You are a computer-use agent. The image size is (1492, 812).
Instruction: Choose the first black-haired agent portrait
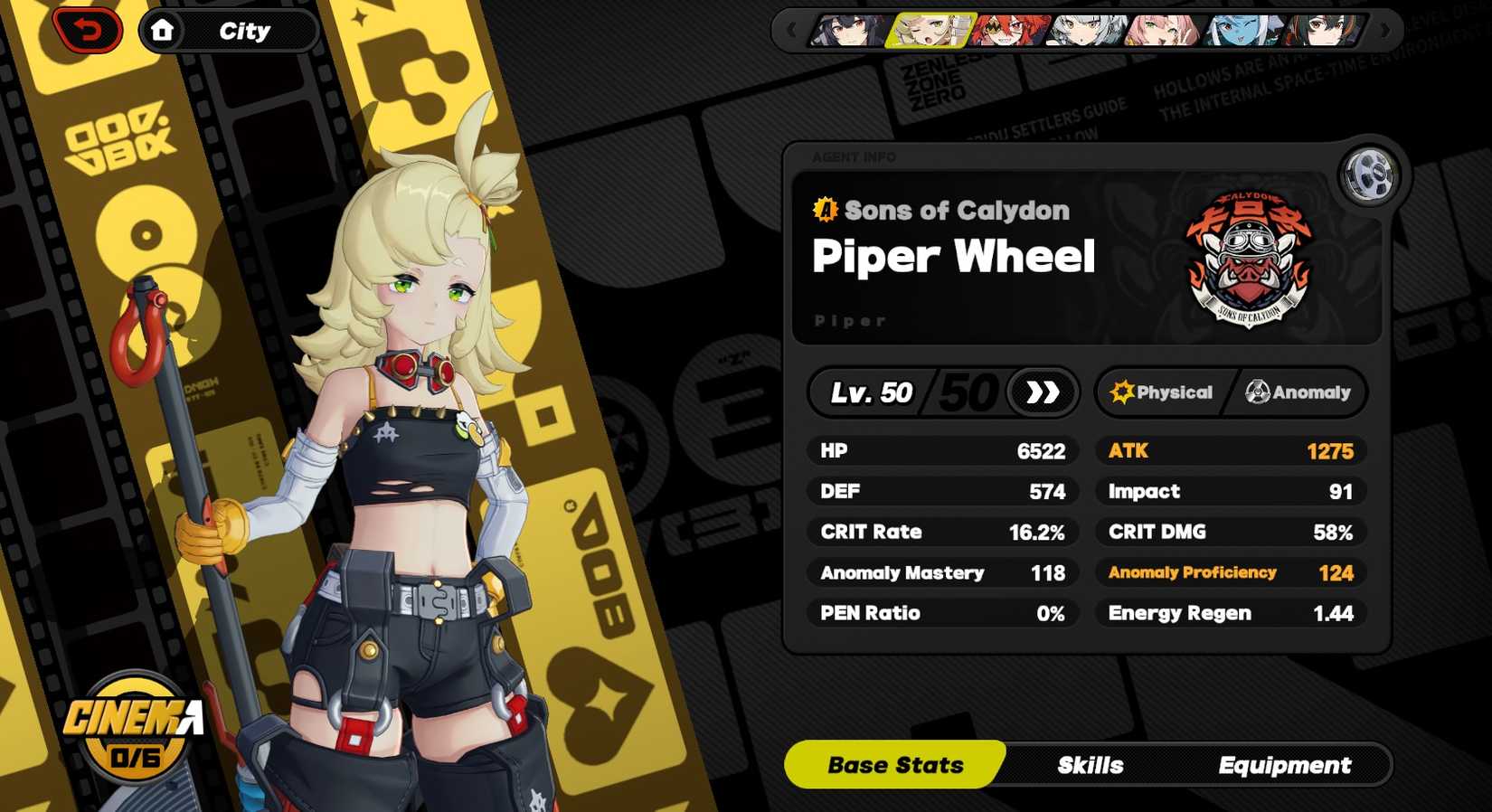point(850,31)
